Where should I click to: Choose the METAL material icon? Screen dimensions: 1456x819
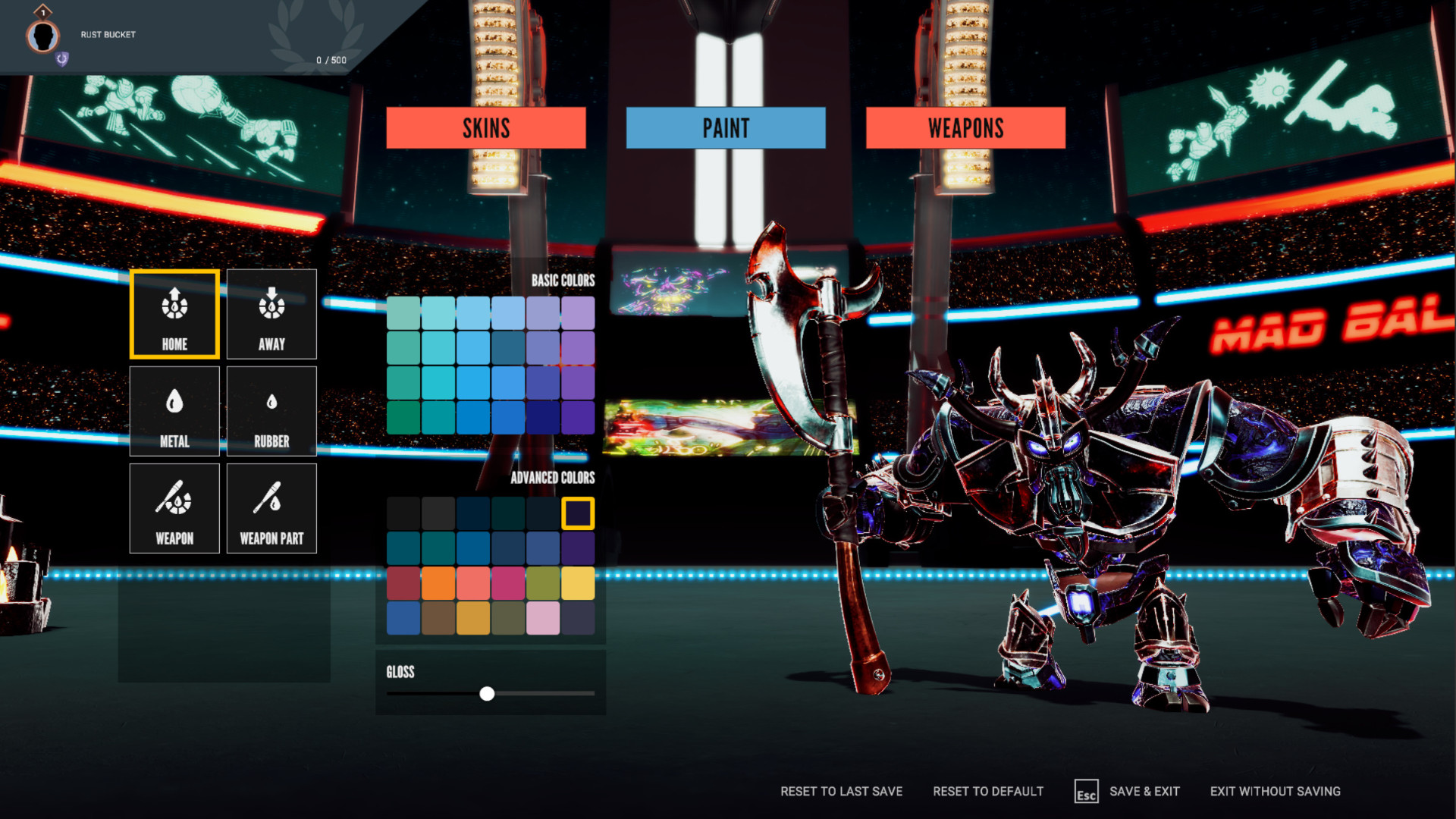174,410
